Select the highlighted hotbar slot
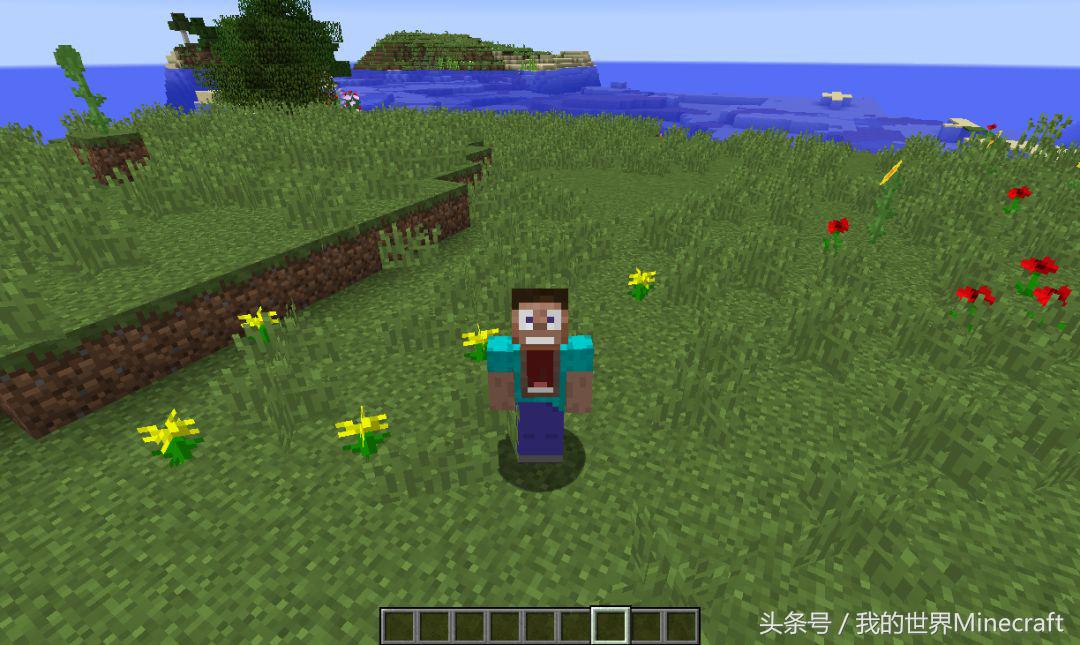The height and width of the screenshot is (645, 1080). click(x=610, y=626)
